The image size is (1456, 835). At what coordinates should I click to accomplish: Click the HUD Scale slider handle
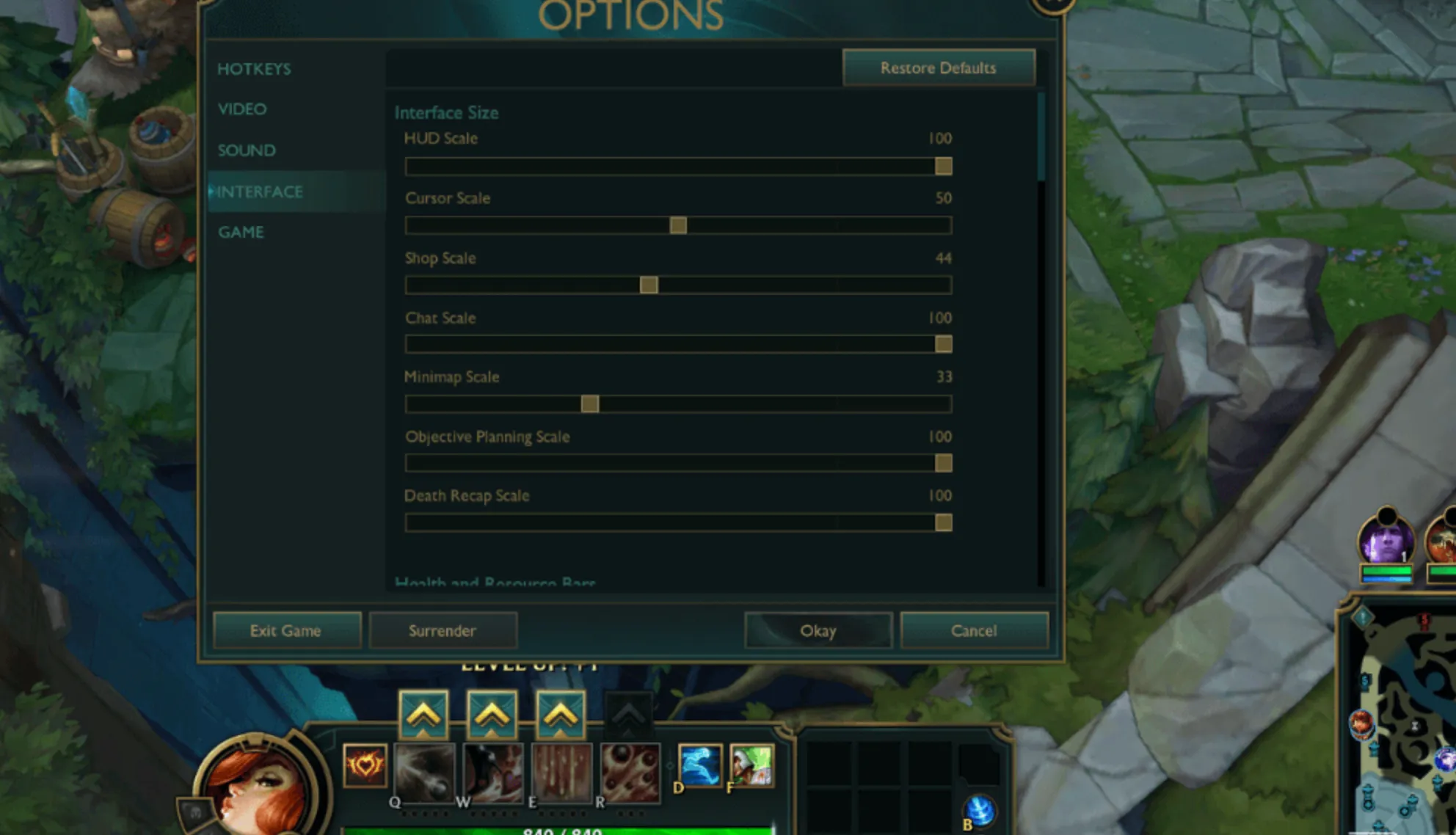pos(943,167)
